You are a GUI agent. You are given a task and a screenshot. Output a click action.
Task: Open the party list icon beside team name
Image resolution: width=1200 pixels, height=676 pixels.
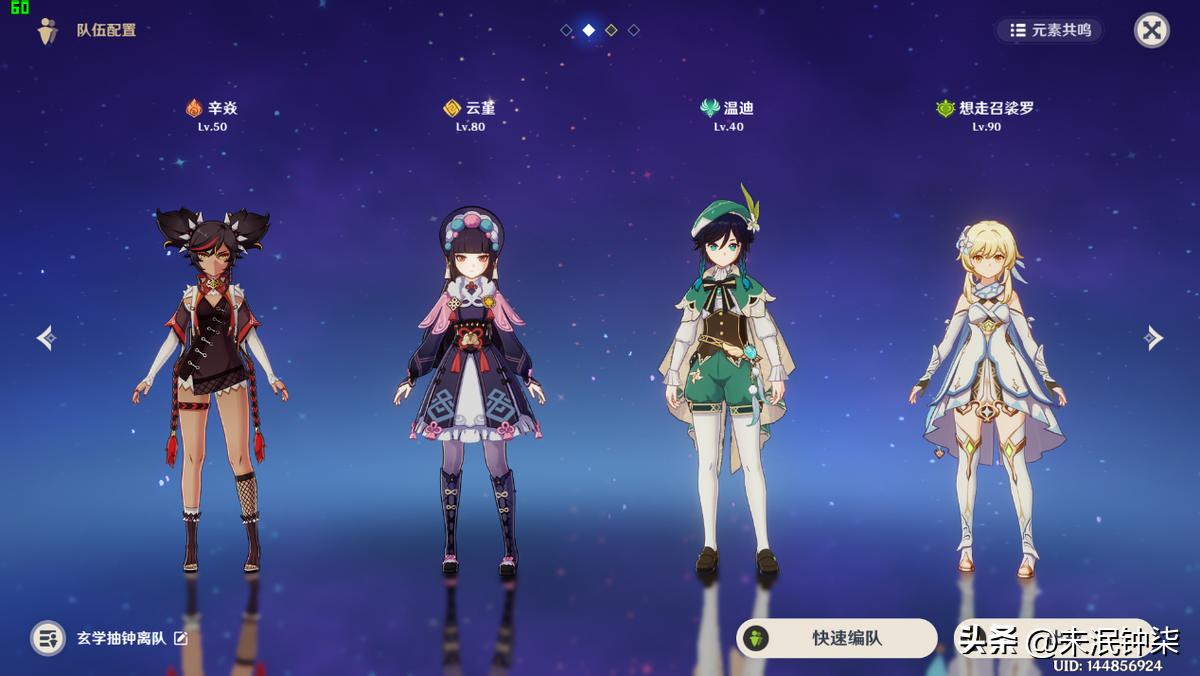[48, 638]
